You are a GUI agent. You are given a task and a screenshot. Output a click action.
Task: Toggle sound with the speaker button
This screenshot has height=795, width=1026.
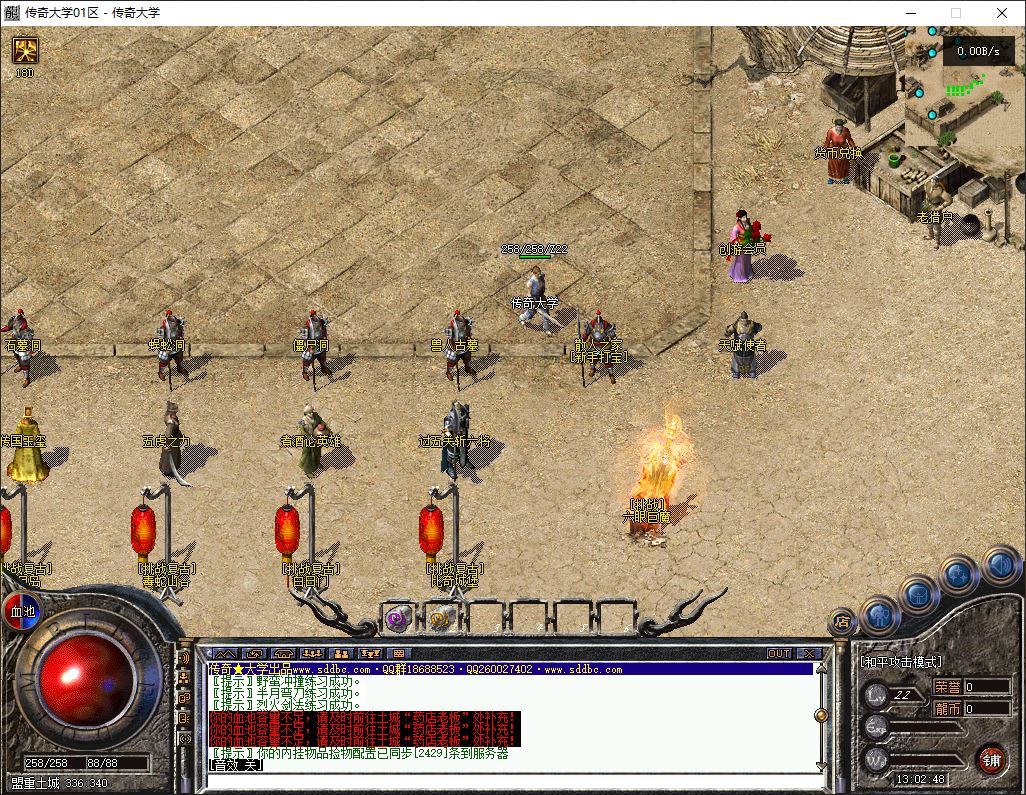pyautogui.click(x=999, y=564)
